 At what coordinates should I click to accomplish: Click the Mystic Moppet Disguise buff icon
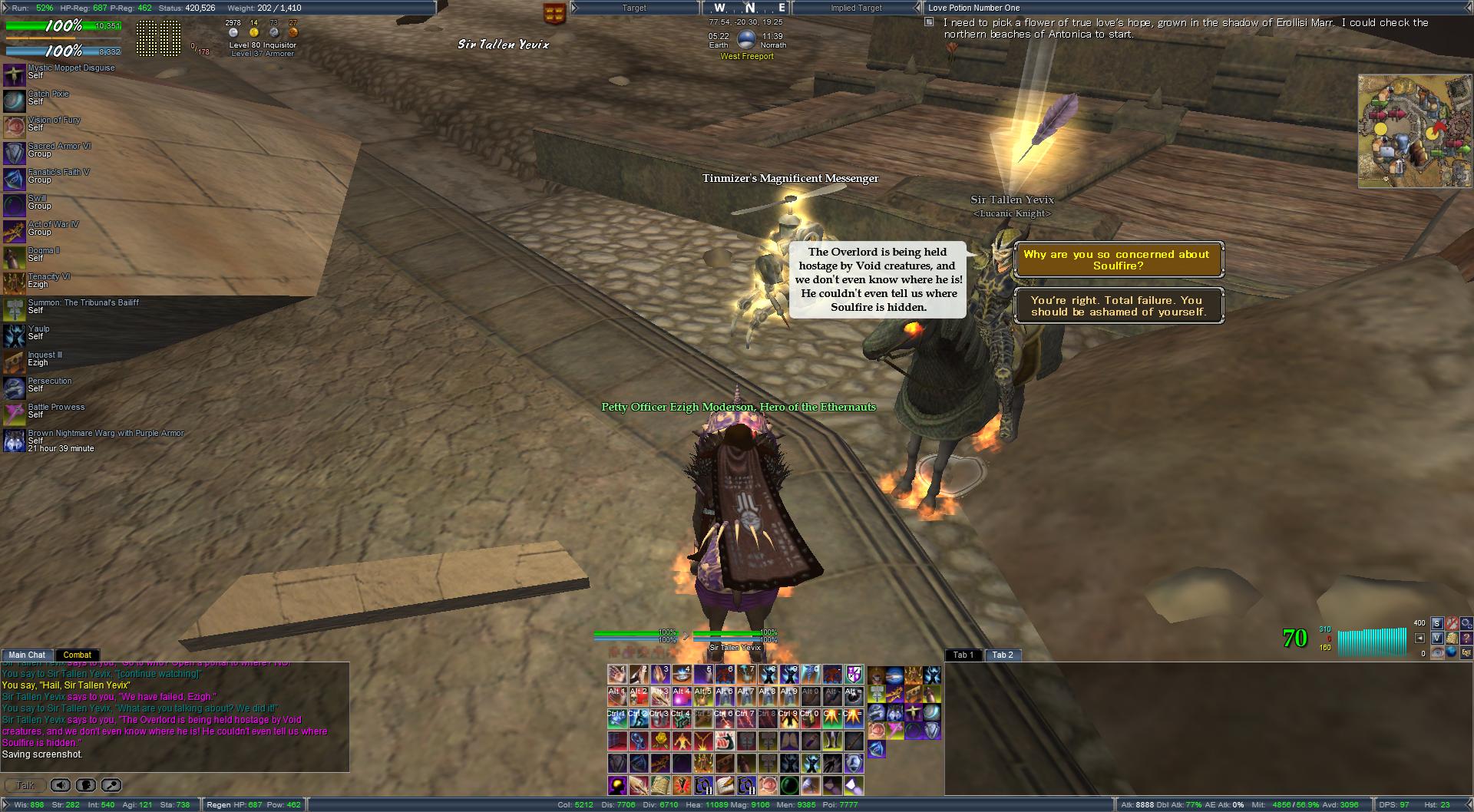tap(15, 75)
